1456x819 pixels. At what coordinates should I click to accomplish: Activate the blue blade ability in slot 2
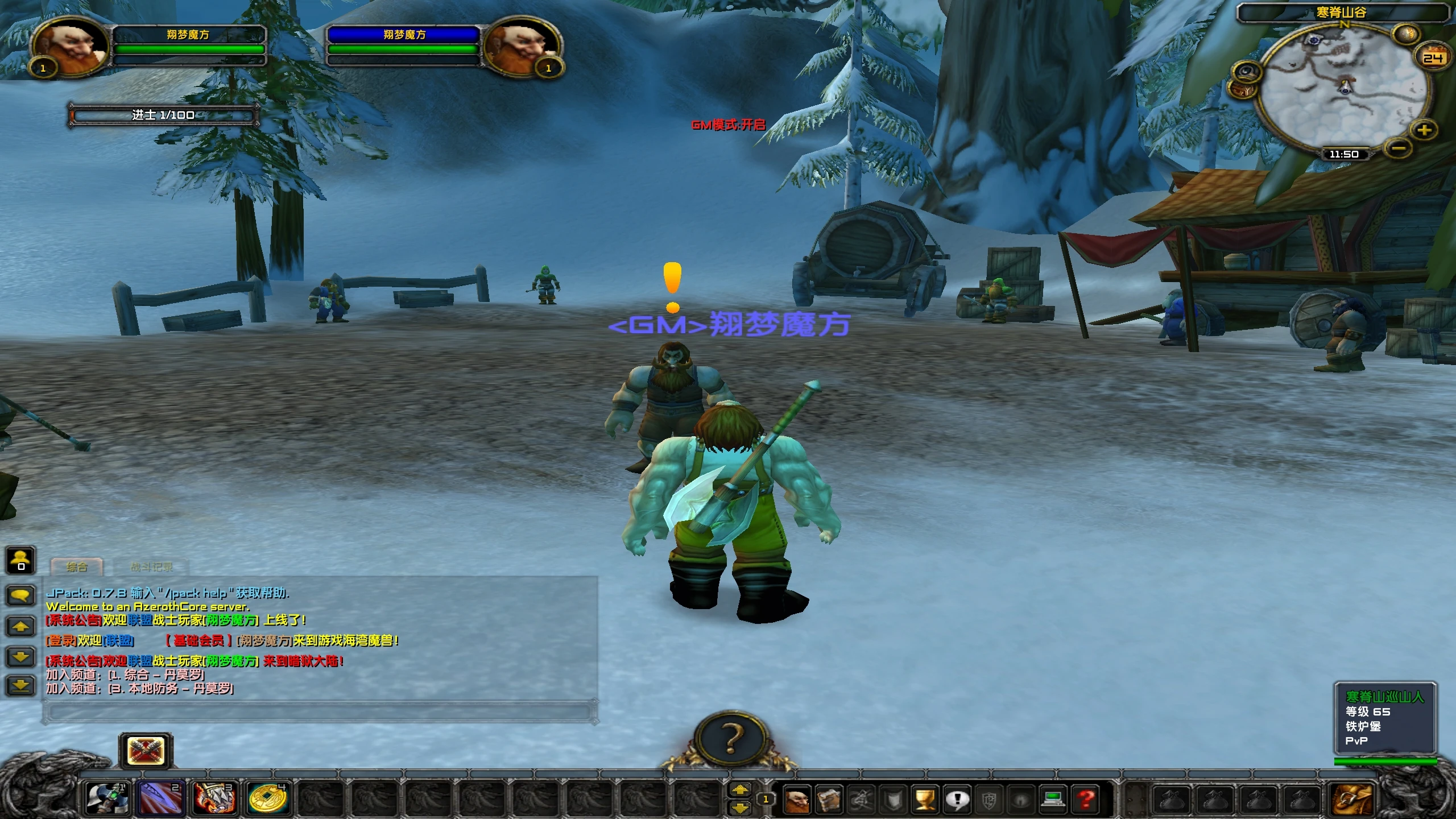coord(162,798)
